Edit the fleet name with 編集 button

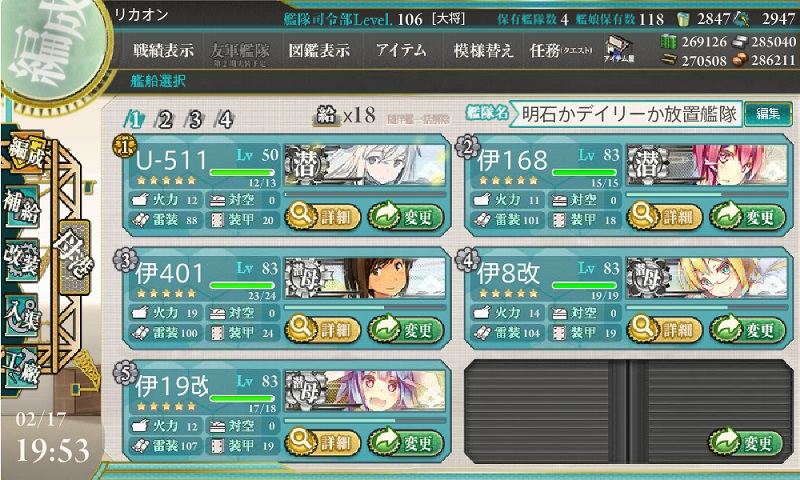(767, 115)
